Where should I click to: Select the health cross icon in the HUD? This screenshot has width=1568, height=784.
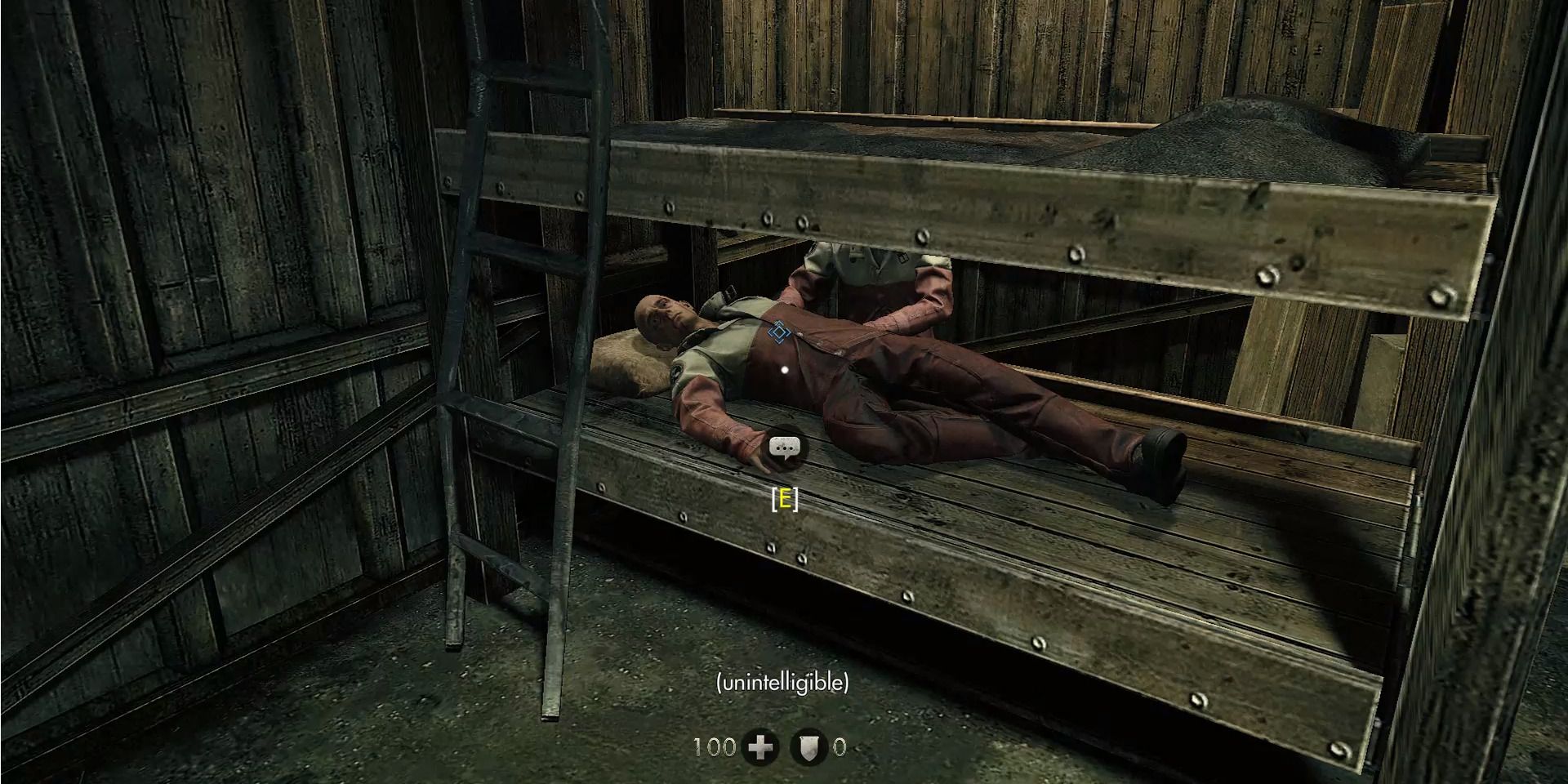pos(759,746)
